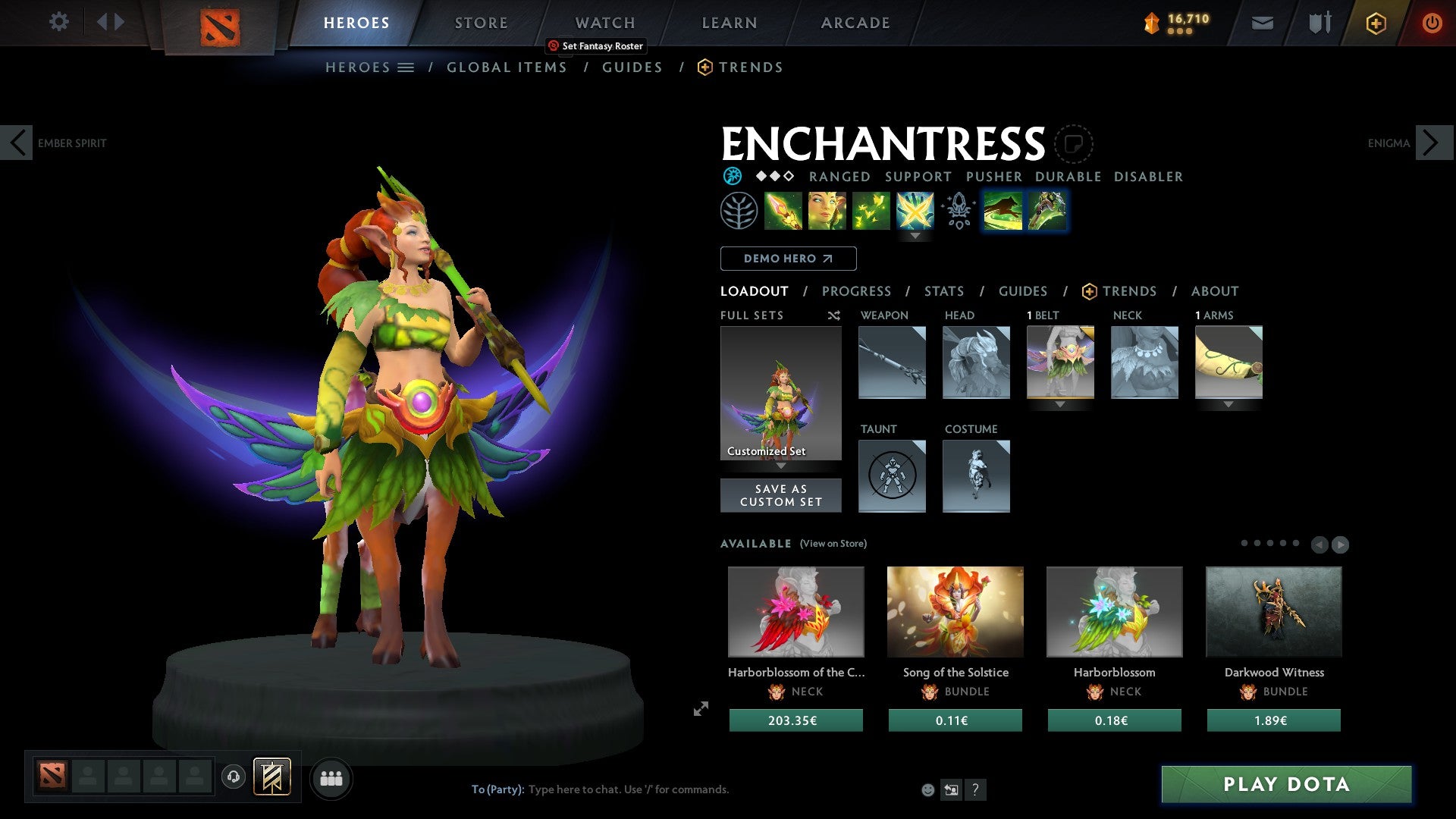This screenshot has height=819, width=1456.
Task: Switch to the STATS tab
Action: click(944, 291)
